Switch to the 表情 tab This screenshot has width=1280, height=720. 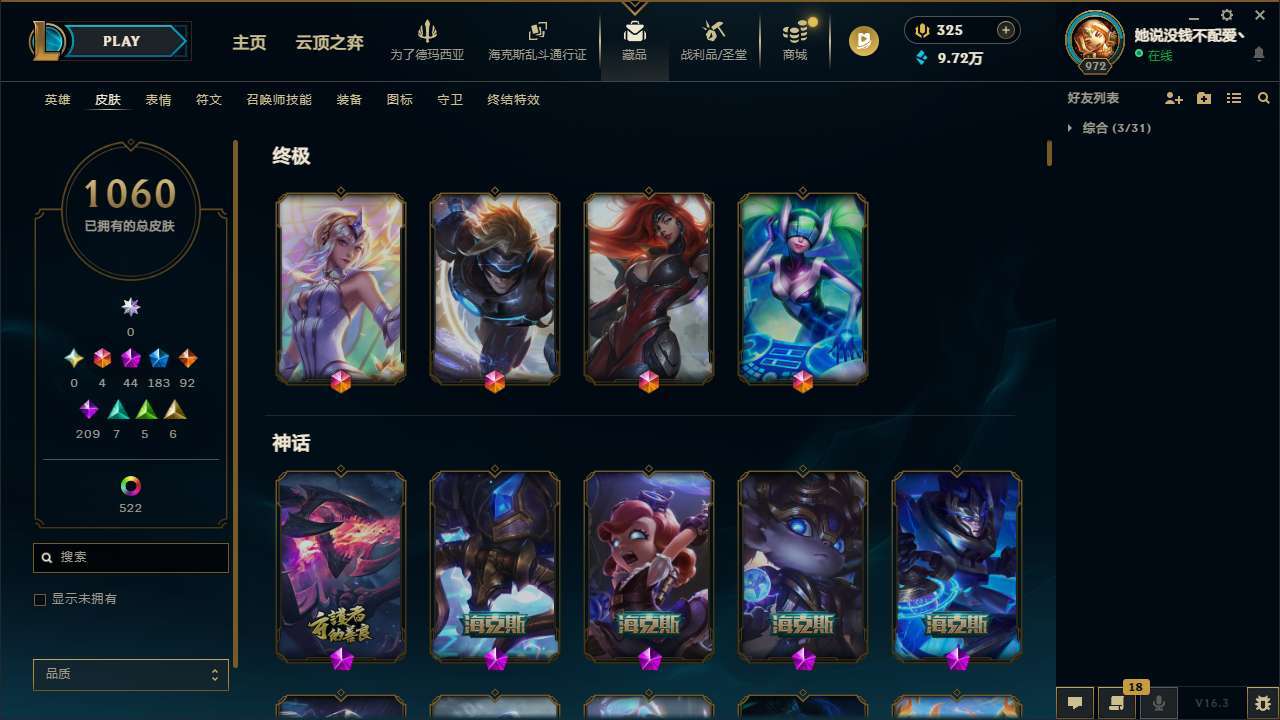coord(158,99)
